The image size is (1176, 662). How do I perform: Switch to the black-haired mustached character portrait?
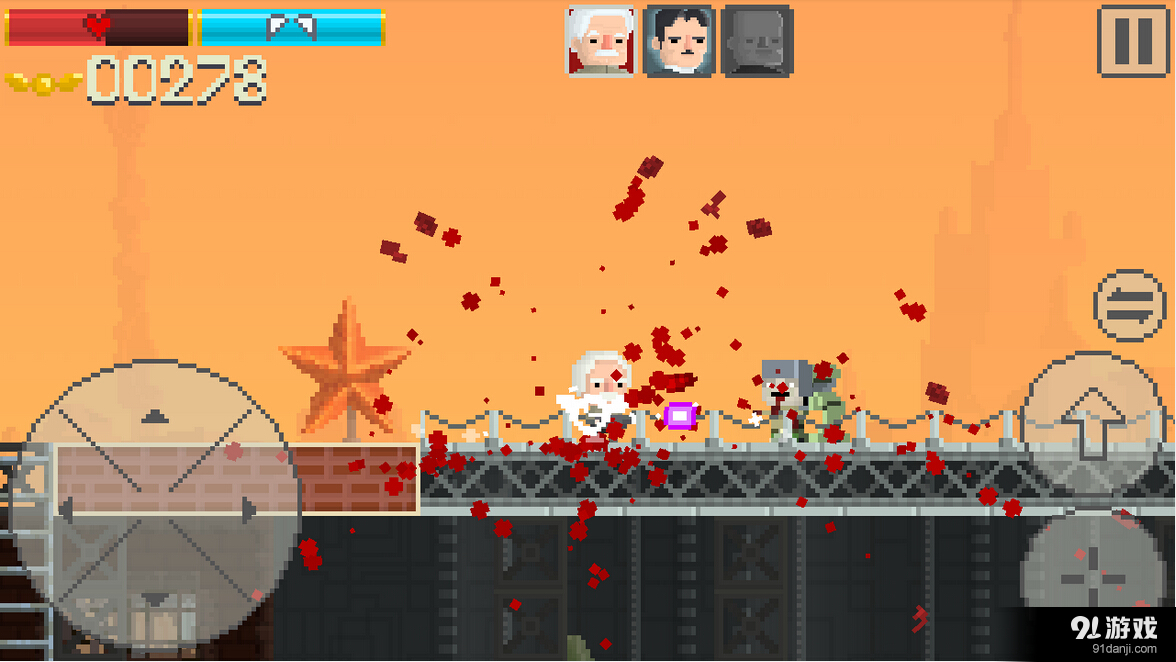point(679,41)
